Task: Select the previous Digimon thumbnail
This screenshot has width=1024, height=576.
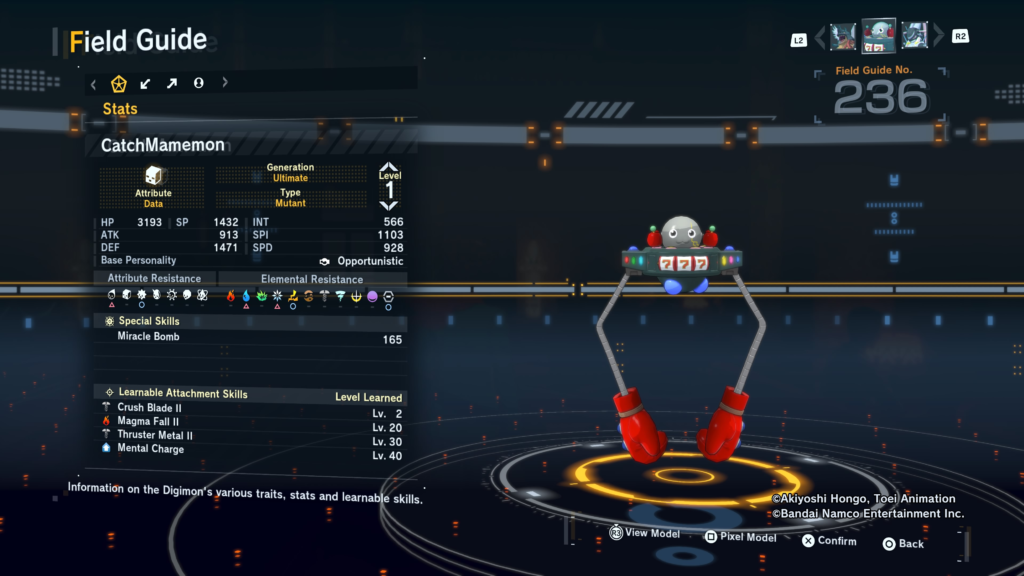Action: coord(843,37)
